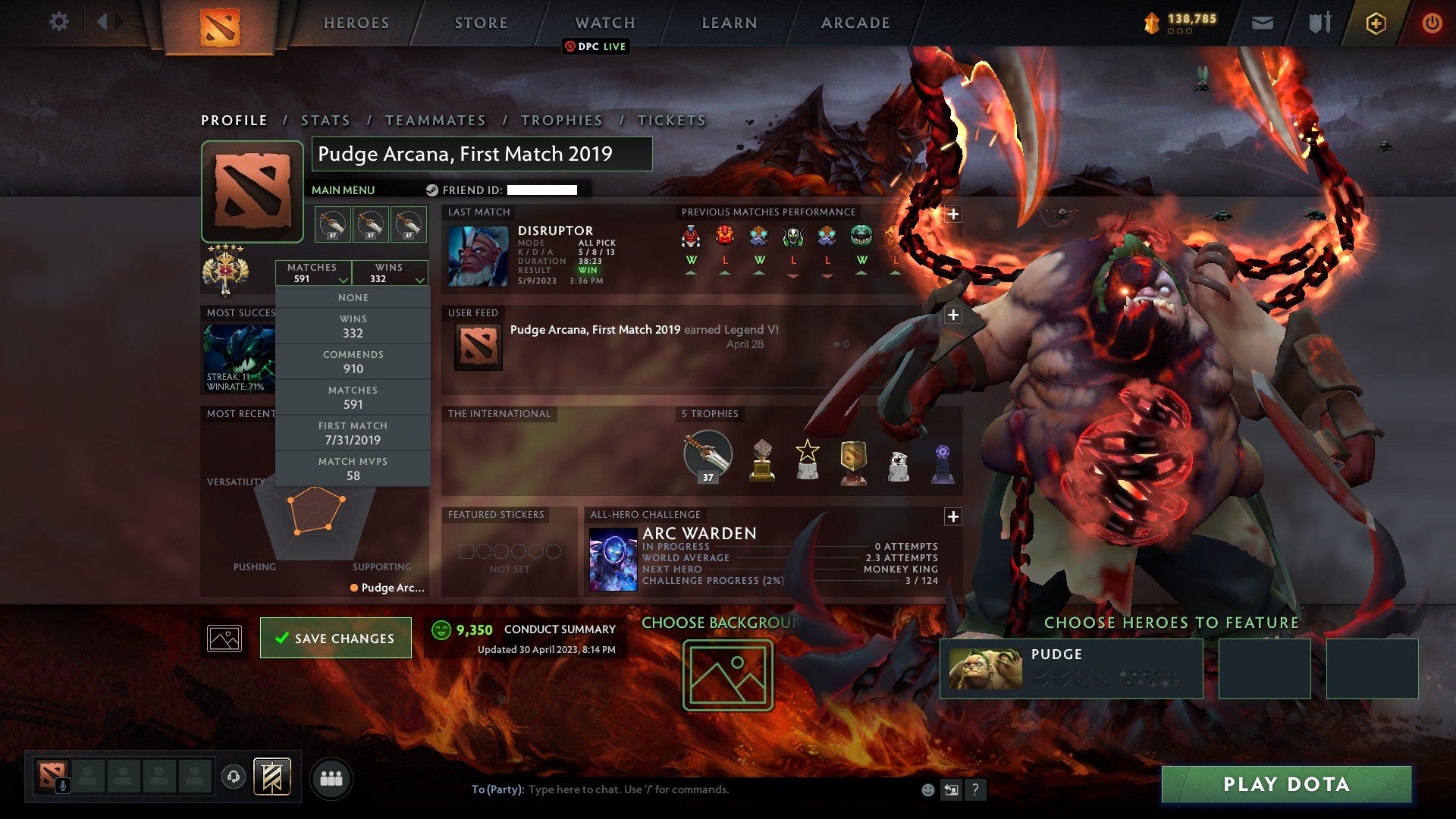Expand the All-Hero Challenge panel with plus
Viewport: 1456px width, 819px height.
(x=952, y=516)
